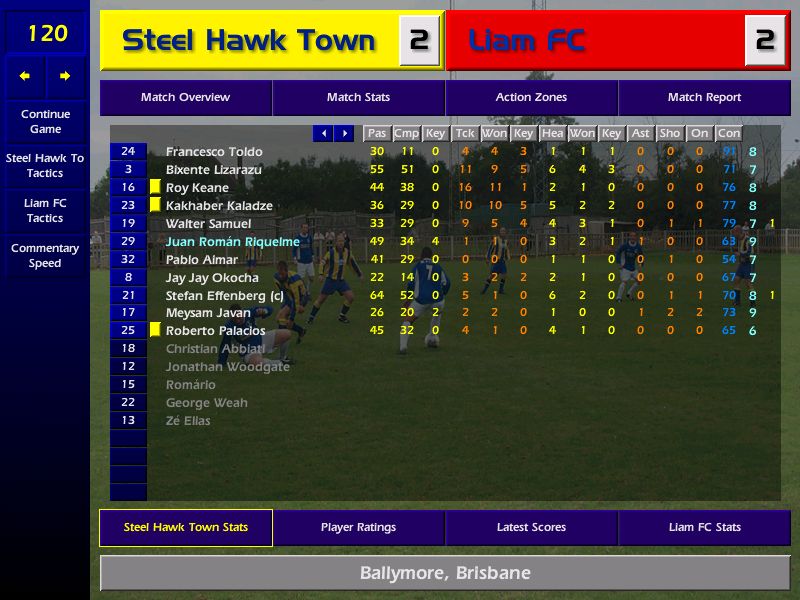Show Player Ratings
Viewport: 800px width, 600px height.
pyautogui.click(x=358, y=528)
